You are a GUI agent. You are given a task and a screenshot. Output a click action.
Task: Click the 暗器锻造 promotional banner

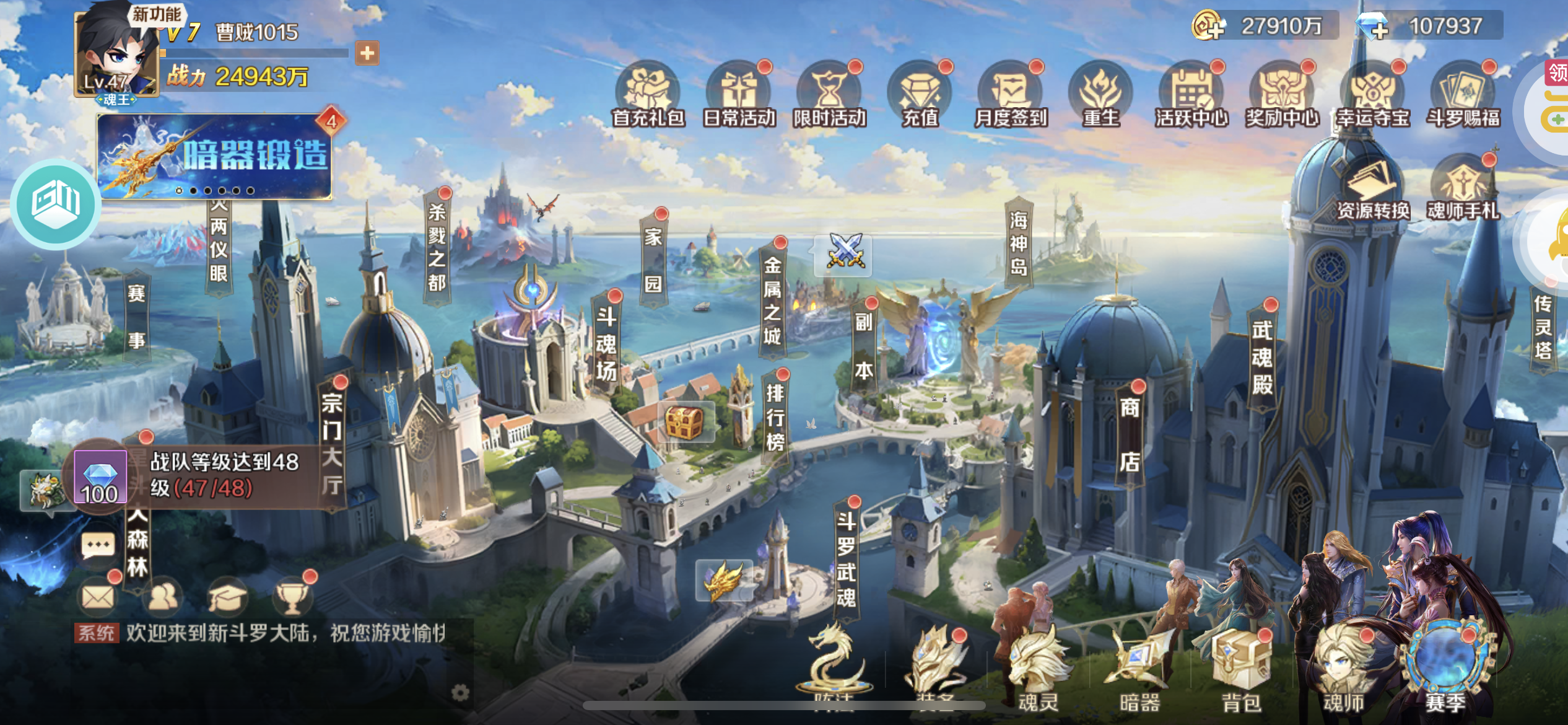214,156
